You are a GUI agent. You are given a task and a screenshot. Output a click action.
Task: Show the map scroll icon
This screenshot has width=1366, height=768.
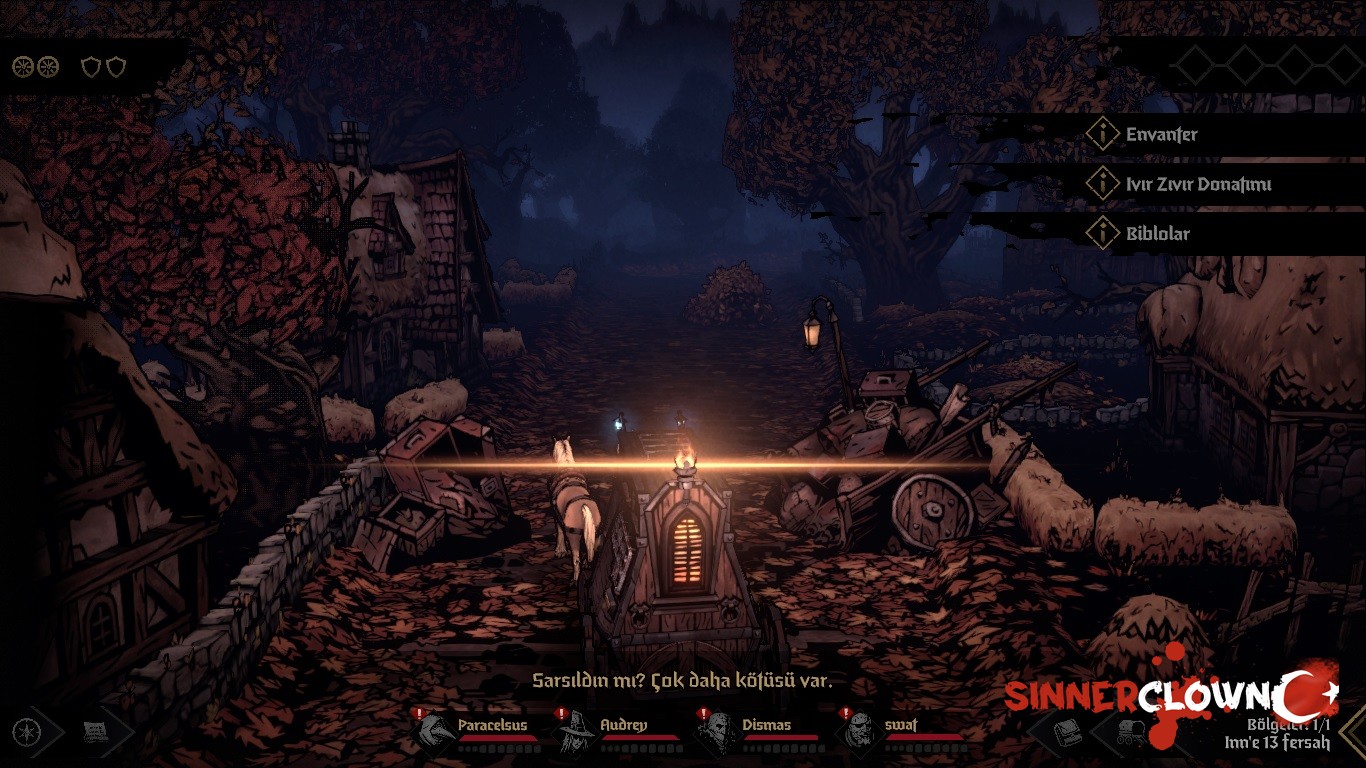pyautogui.click(x=96, y=732)
